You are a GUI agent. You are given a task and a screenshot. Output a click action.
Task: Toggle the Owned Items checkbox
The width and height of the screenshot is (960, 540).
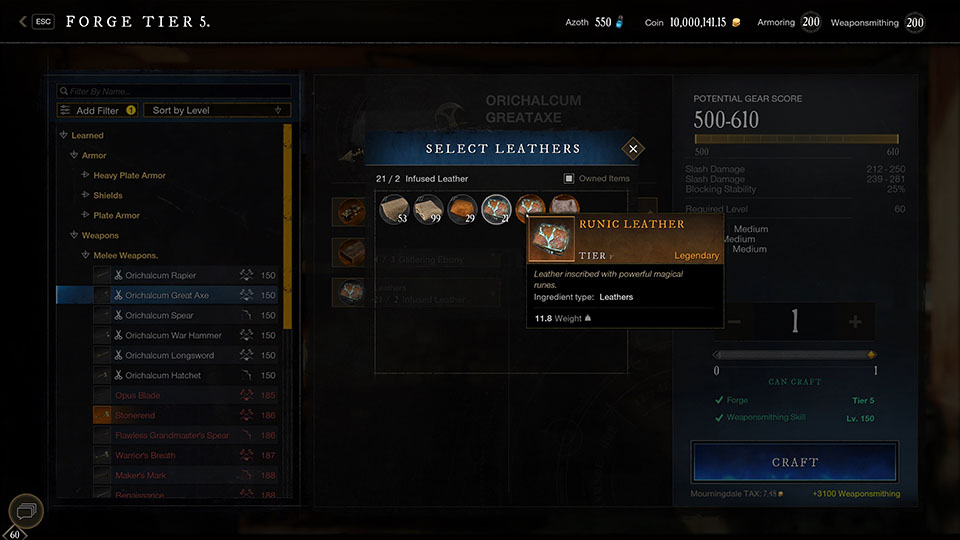569,179
